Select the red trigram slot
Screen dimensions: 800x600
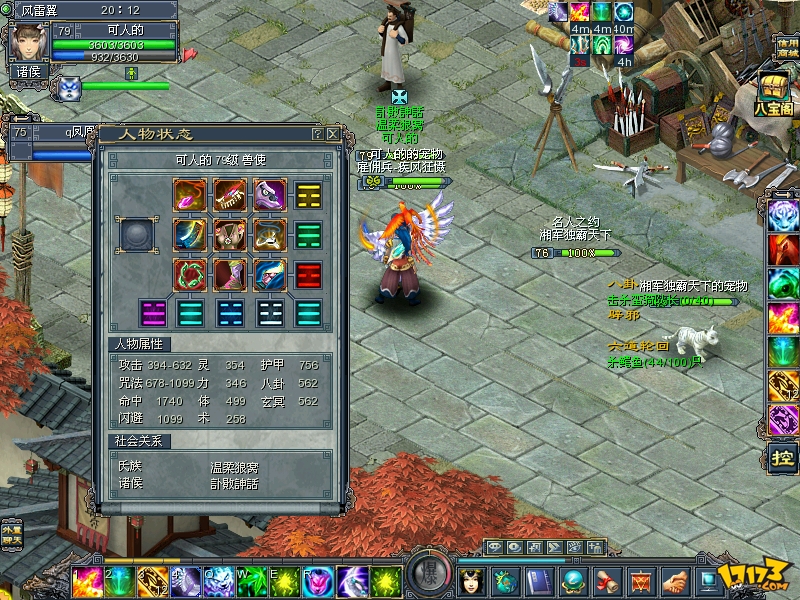tap(308, 274)
